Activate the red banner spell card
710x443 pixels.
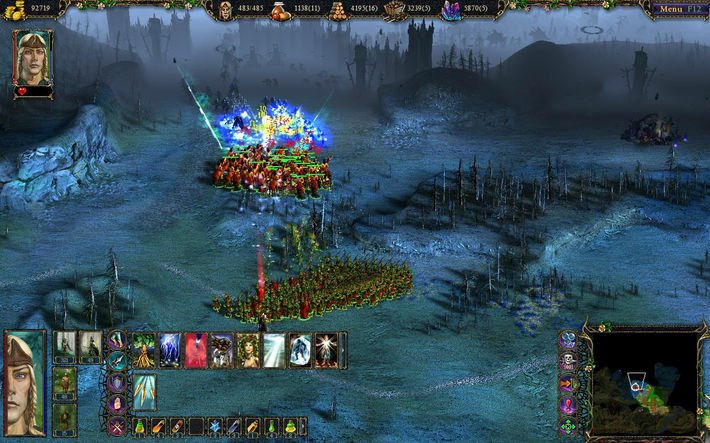[x=196, y=350]
